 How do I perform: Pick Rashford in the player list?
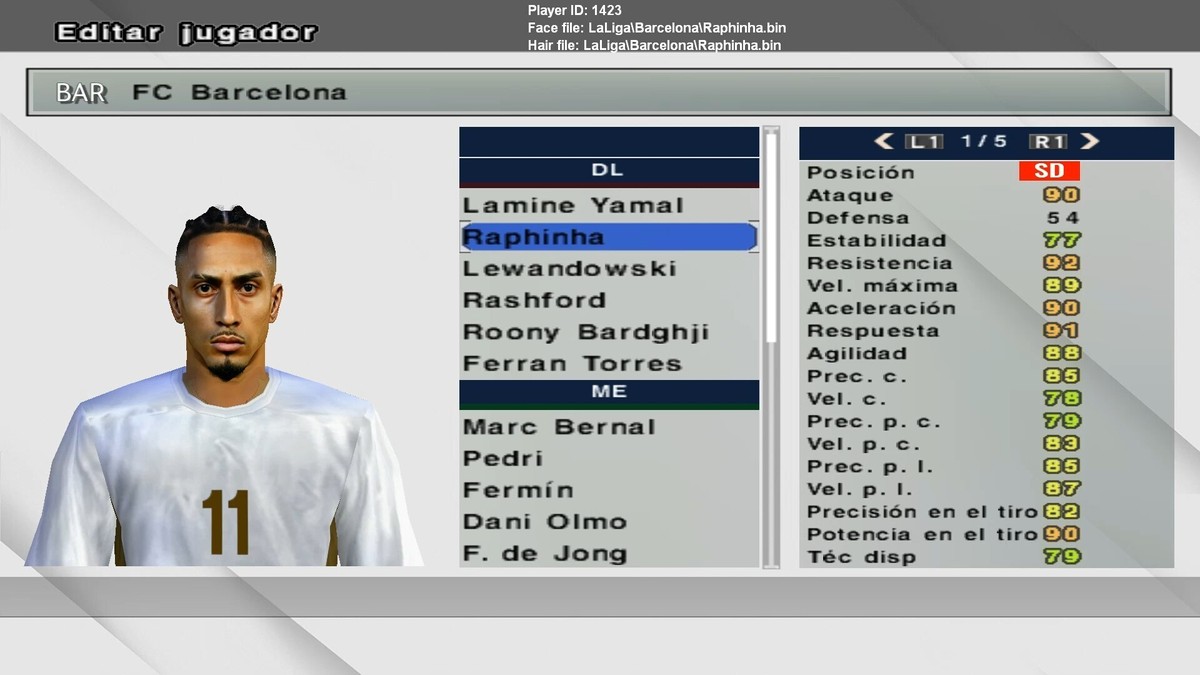click(534, 300)
